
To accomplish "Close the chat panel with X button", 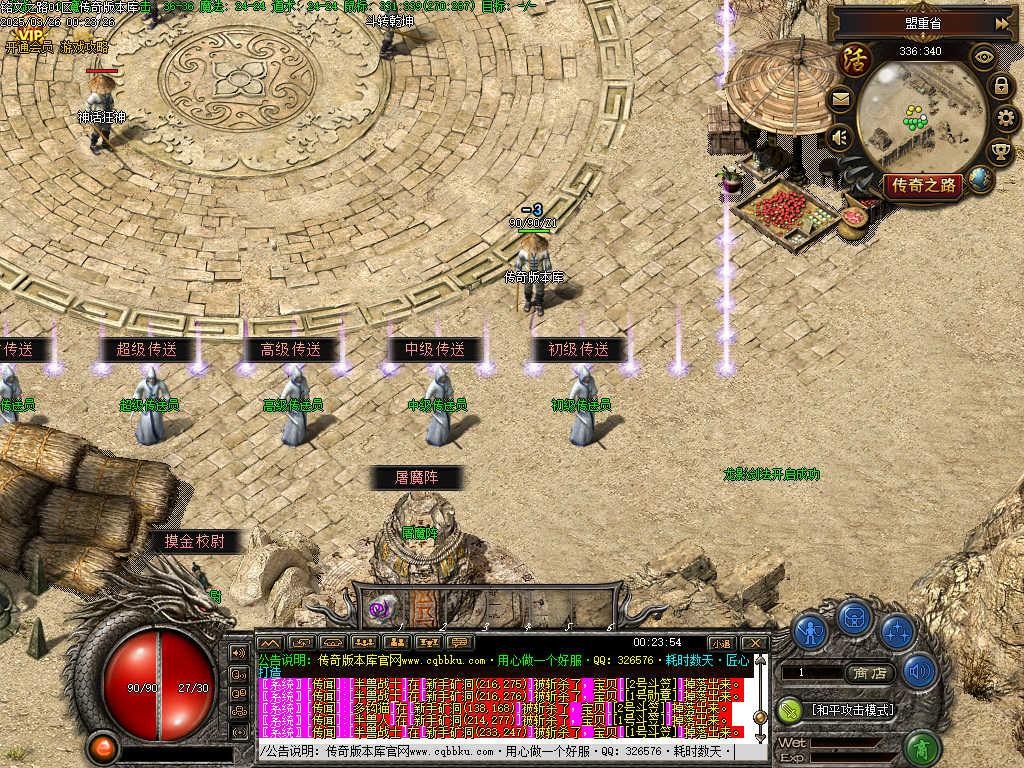I will tap(754, 643).
